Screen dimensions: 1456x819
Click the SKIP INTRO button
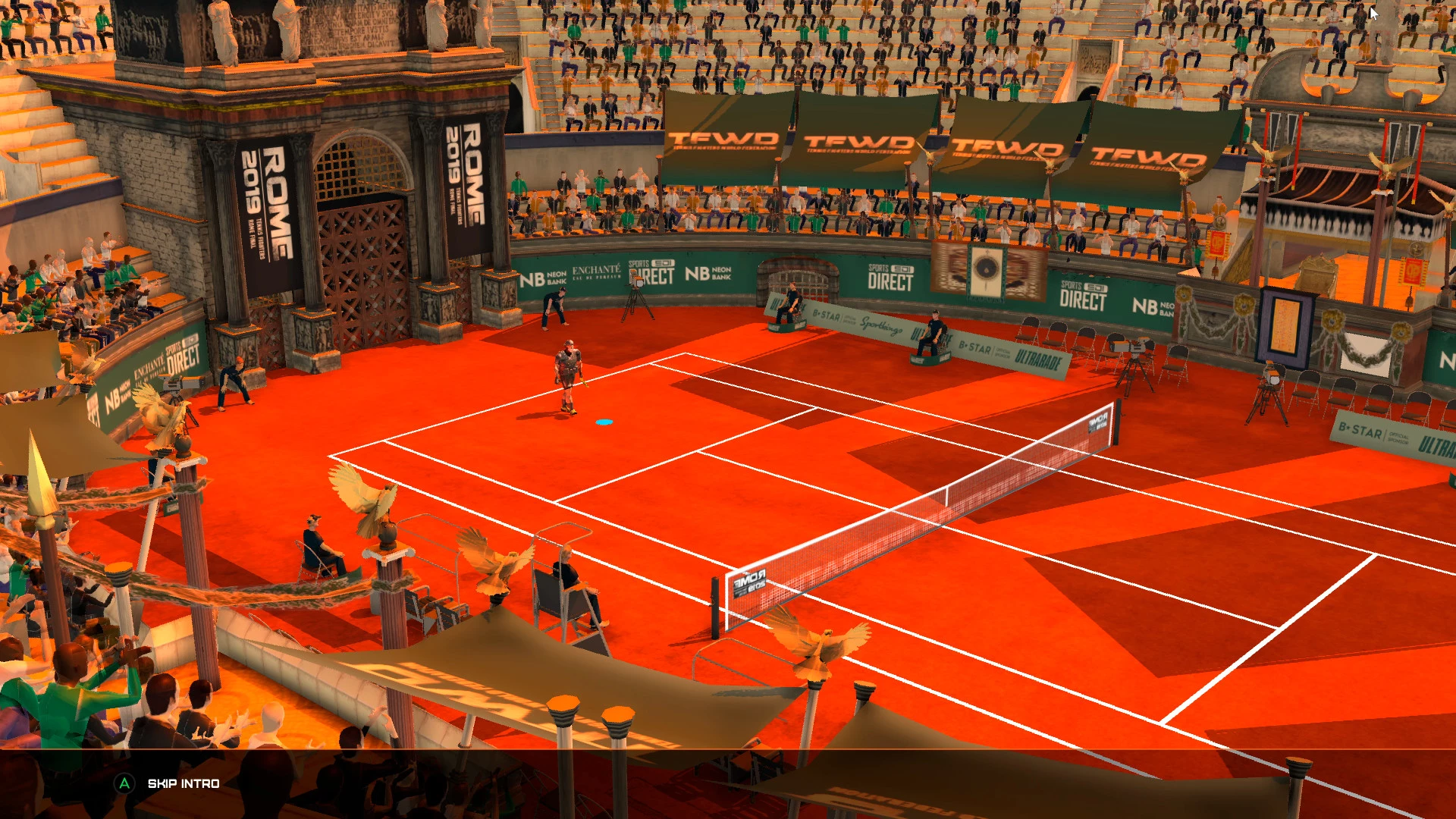[182, 783]
